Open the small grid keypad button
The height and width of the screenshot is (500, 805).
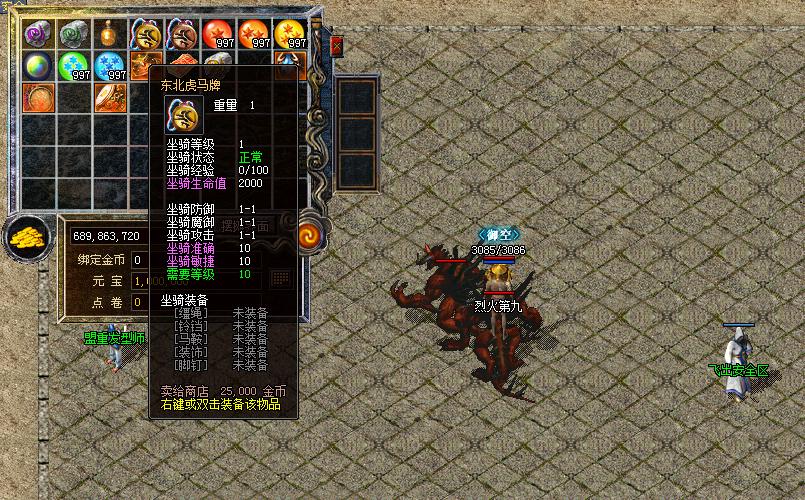(x=281, y=277)
